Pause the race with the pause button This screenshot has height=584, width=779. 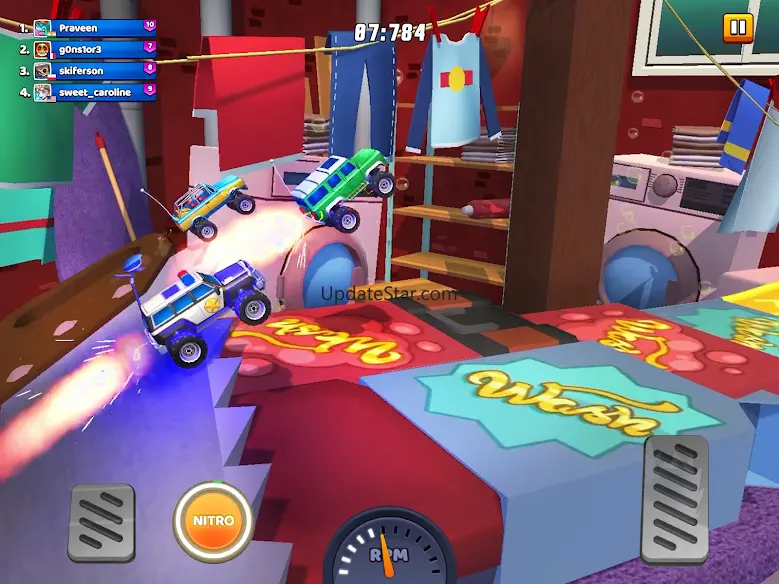[x=737, y=27]
